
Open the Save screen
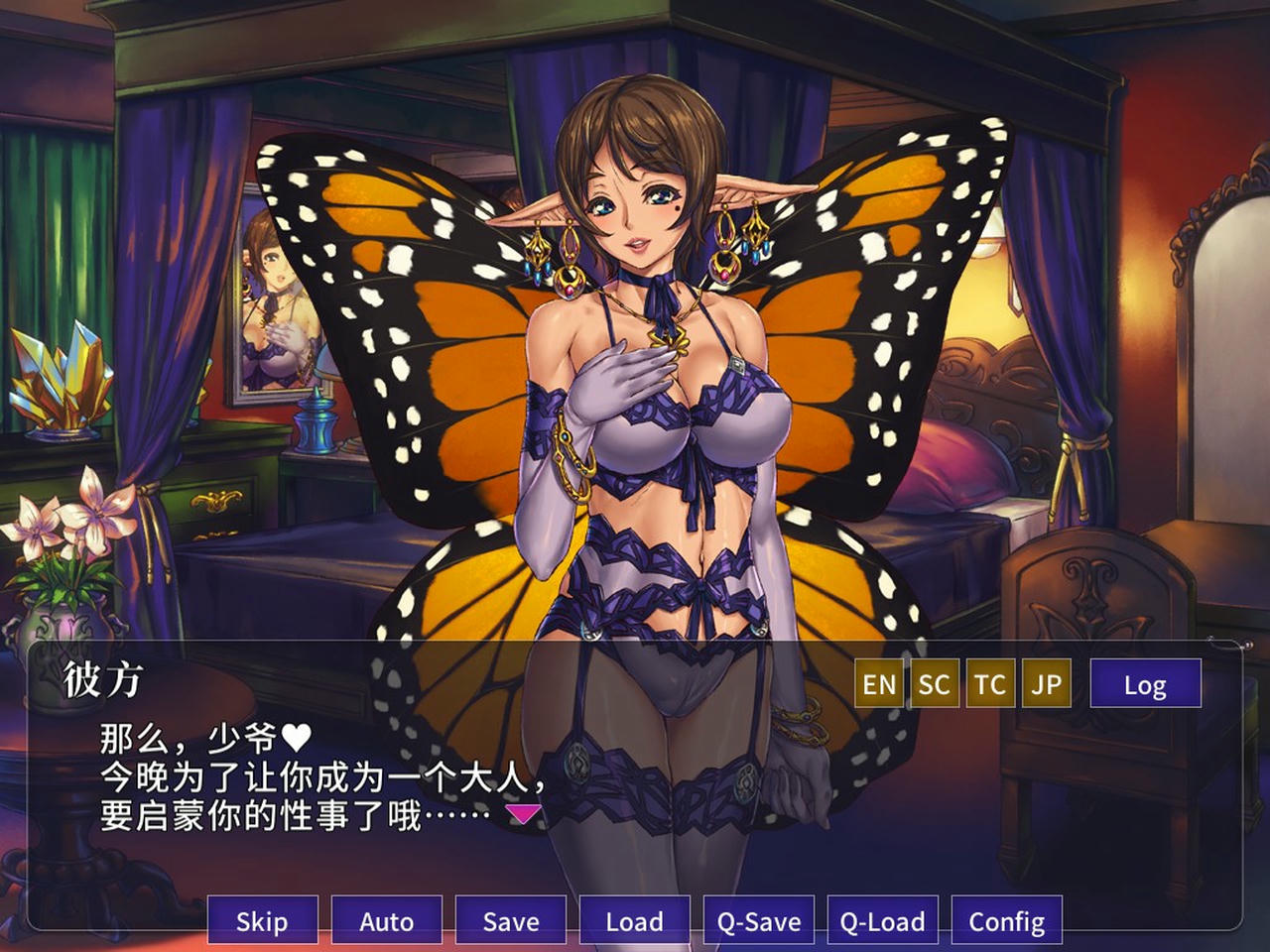pyautogui.click(x=510, y=920)
